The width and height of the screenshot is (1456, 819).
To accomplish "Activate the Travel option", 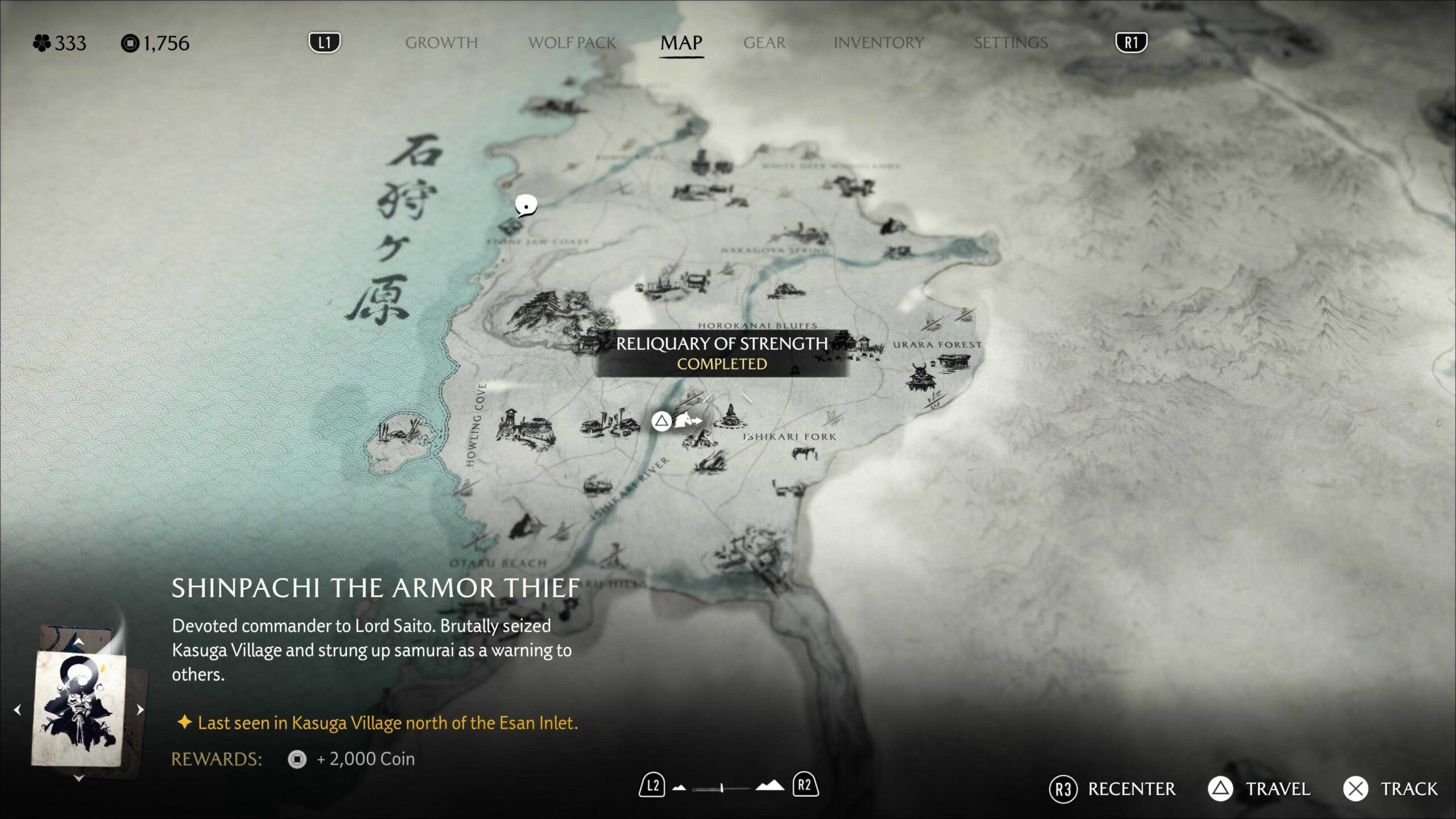I will tap(1259, 789).
